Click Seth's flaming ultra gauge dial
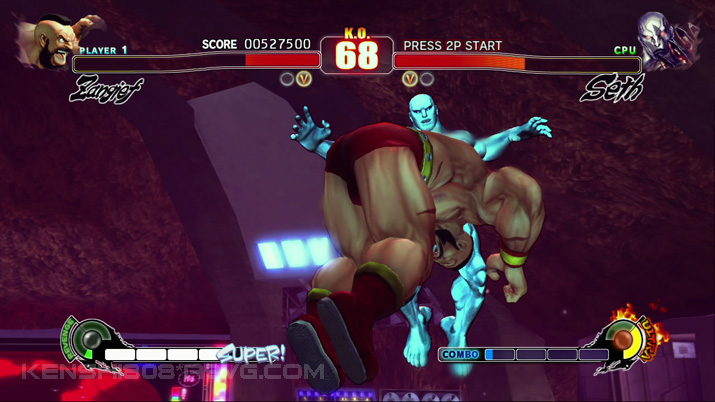Viewport: 715px width, 402px height. pyautogui.click(x=627, y=340)
